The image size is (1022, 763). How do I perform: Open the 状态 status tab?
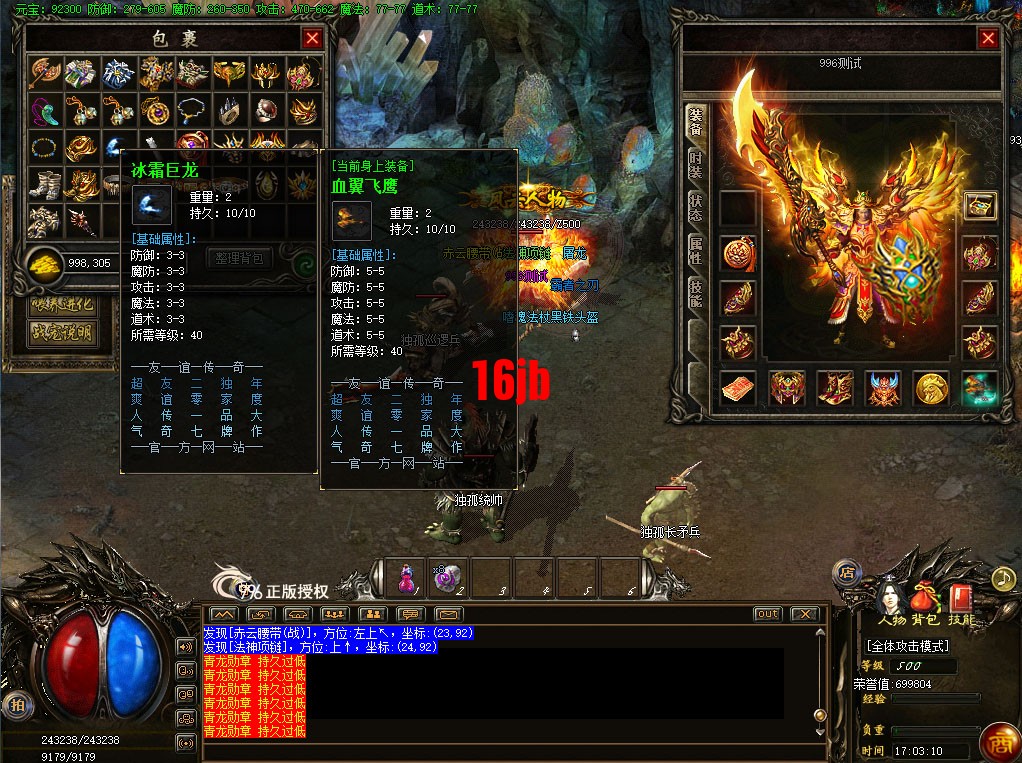click(696, 207)
